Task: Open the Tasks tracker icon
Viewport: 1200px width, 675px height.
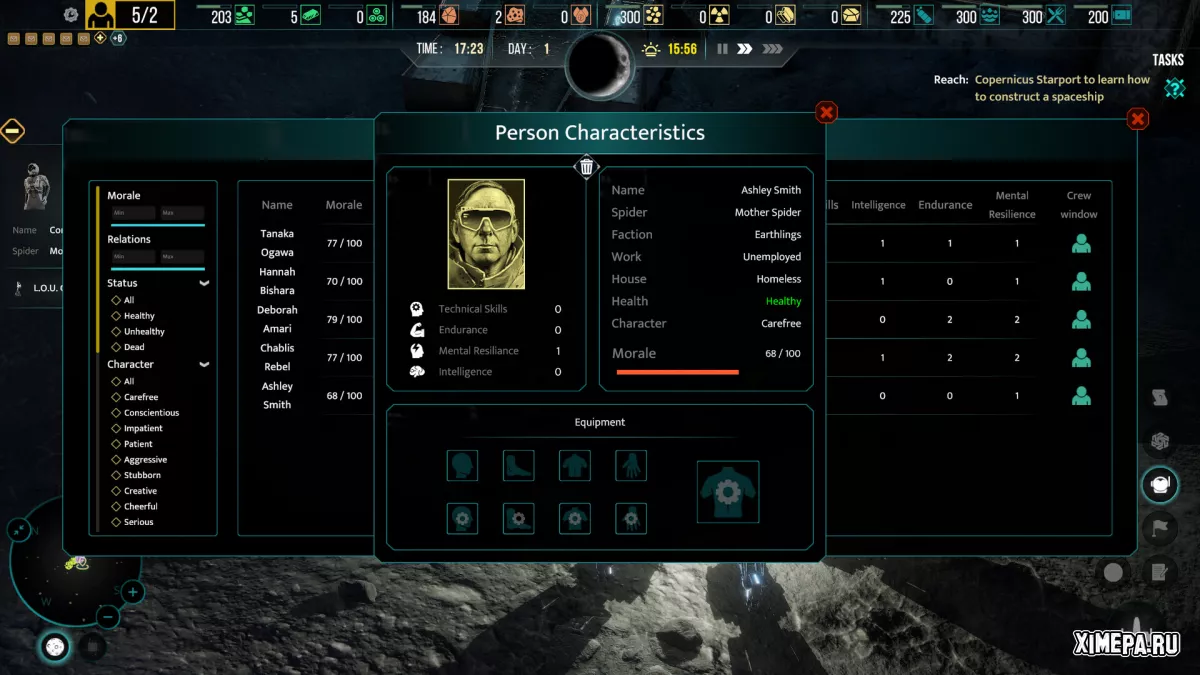Action: point(1174,88)
